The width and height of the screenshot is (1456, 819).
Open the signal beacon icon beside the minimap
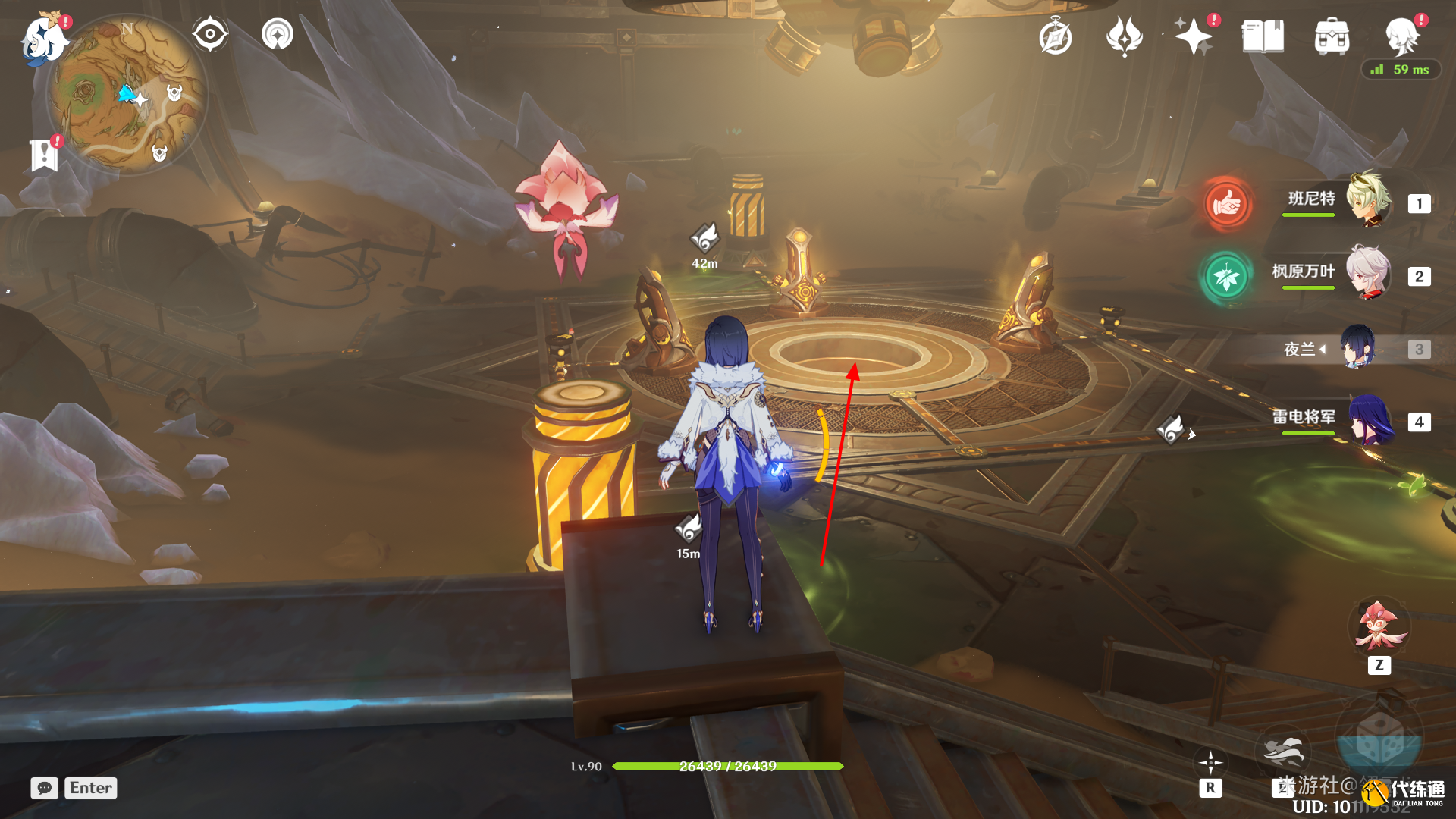pos(278,34)
